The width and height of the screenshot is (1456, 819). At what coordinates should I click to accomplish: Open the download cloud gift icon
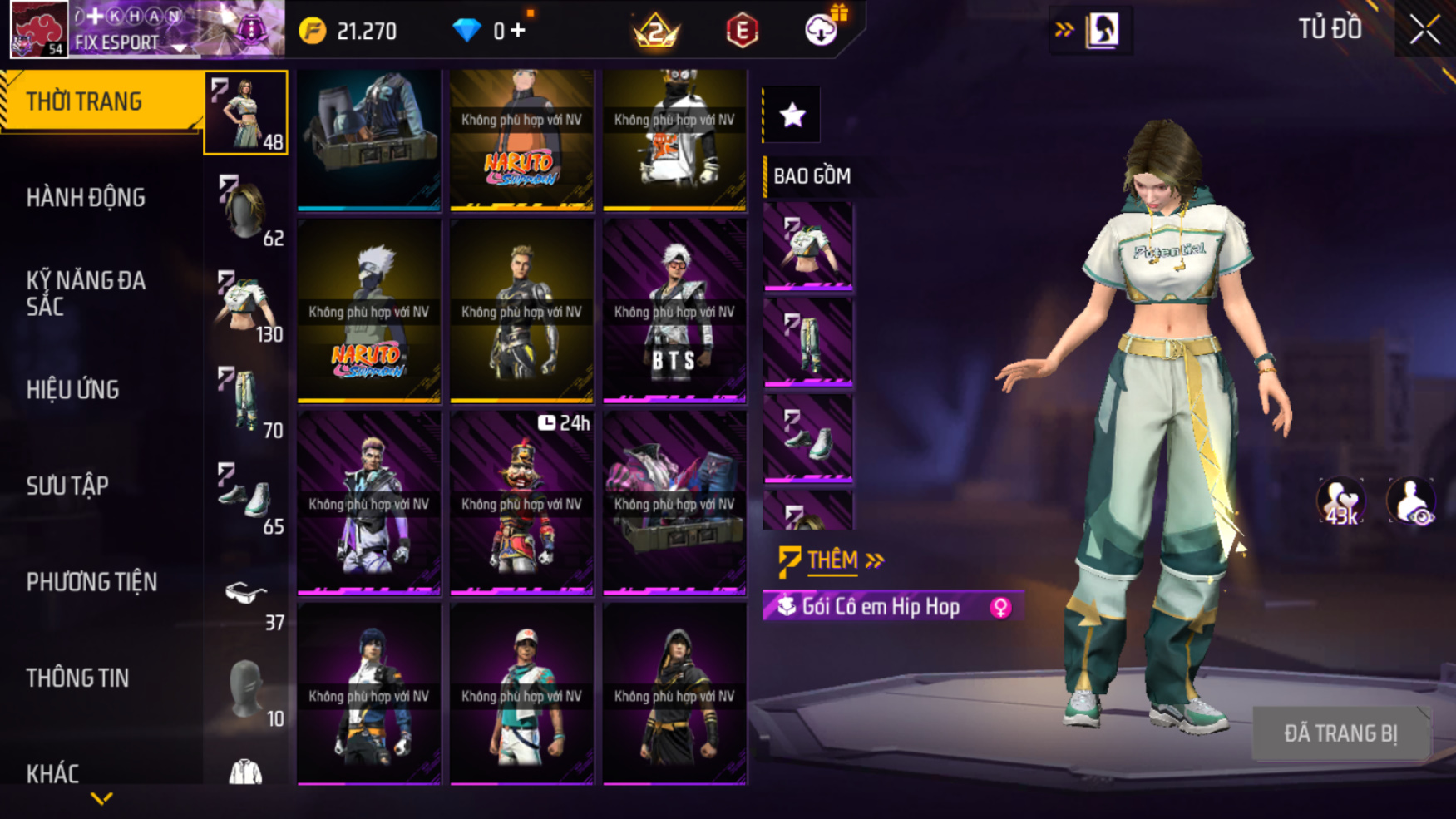[822, 30]
